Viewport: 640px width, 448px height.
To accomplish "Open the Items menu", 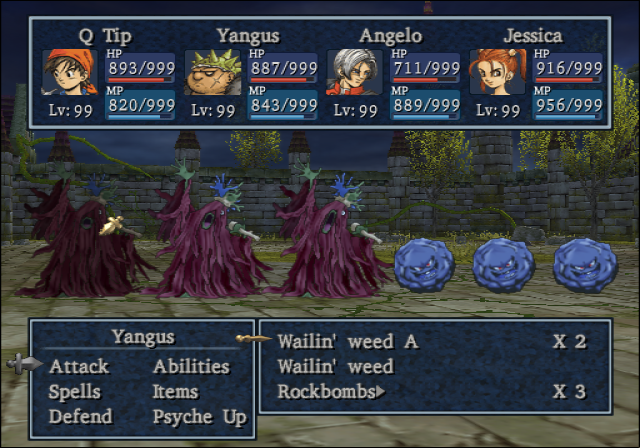I will tap(175, 392).
